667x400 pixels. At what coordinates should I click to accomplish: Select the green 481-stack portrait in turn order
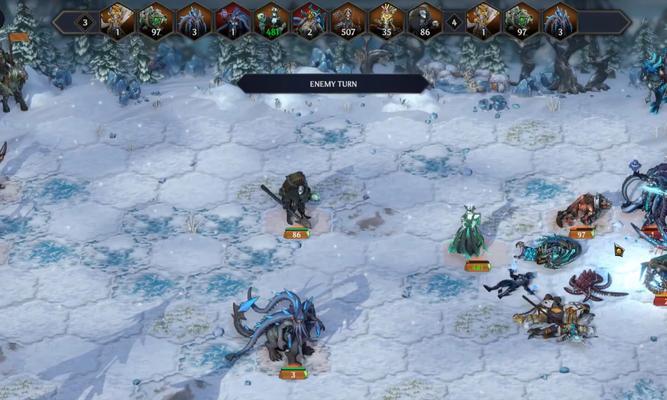click(x=272, y=20)
